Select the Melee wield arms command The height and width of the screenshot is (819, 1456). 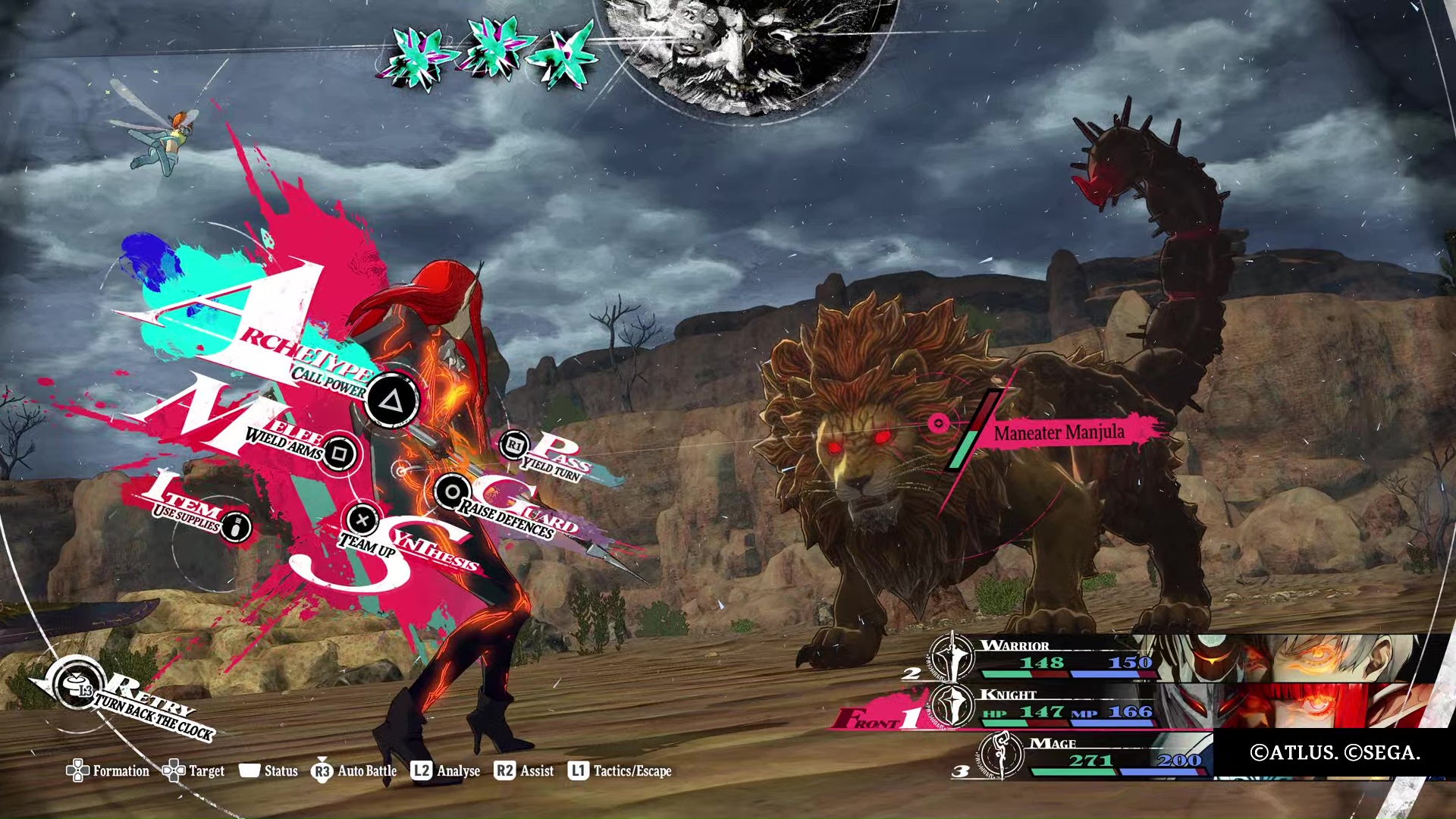pyautogui.click(x=339, y=454)
